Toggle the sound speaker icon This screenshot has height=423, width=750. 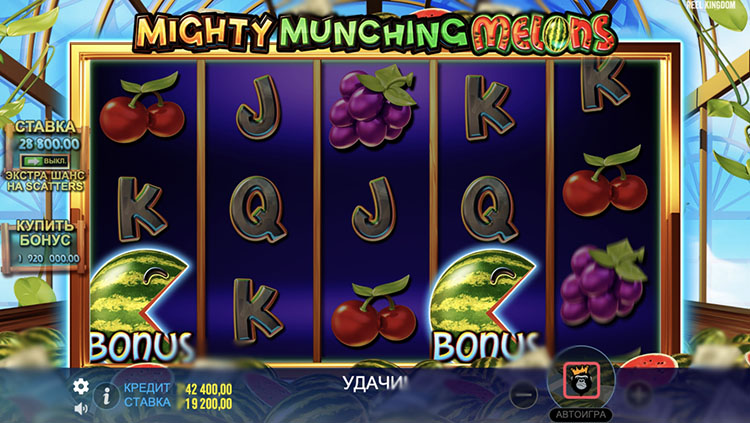81,408
